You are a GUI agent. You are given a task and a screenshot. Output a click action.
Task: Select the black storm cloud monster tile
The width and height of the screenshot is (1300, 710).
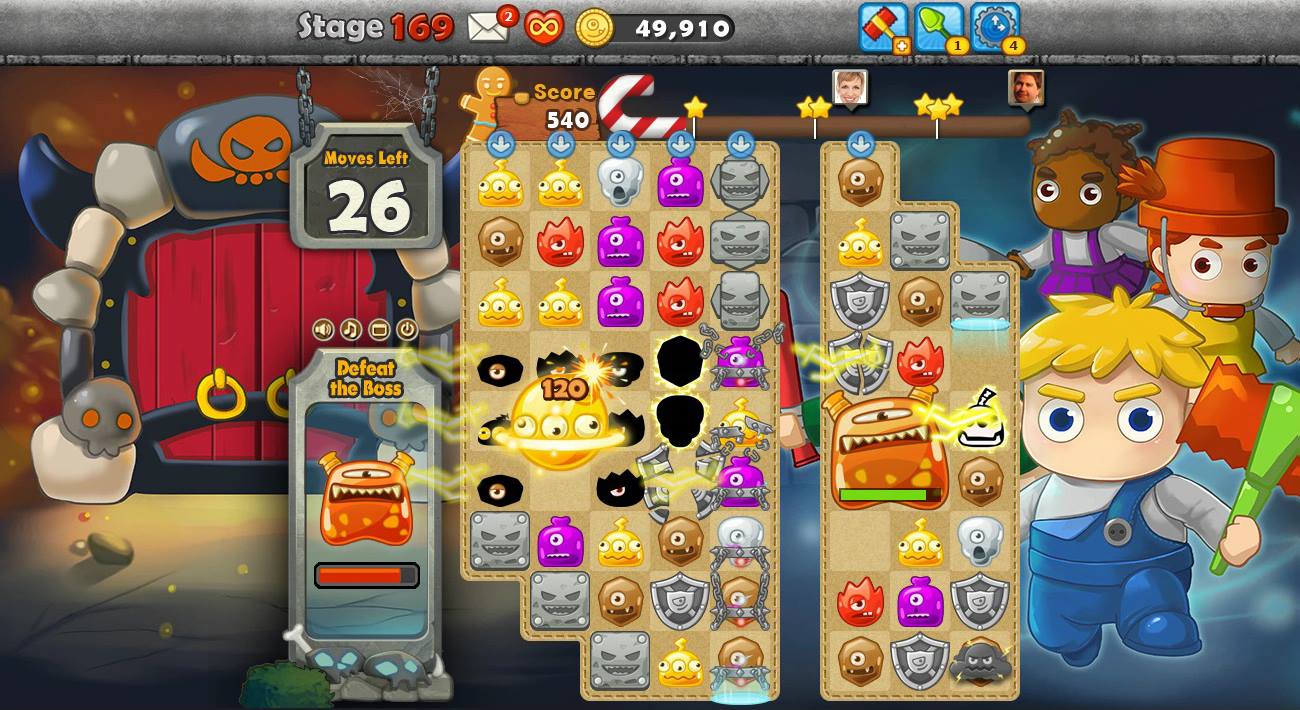[x=979, y=662]
